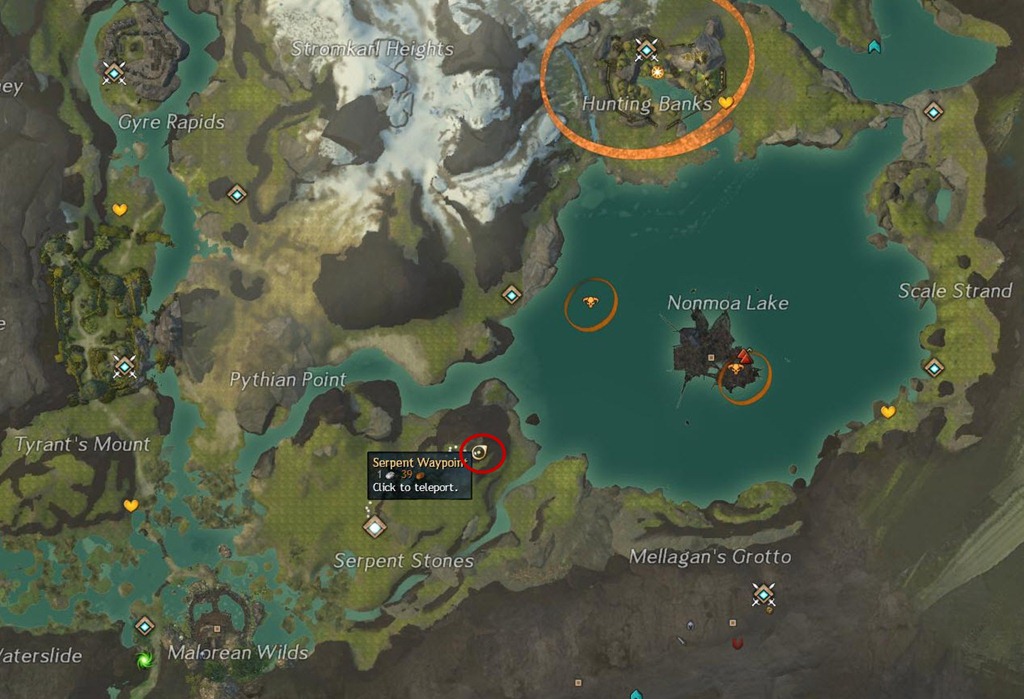
Task: Select the contested waypoint below Mellagan's Grotto
Action: click(764, 595)
